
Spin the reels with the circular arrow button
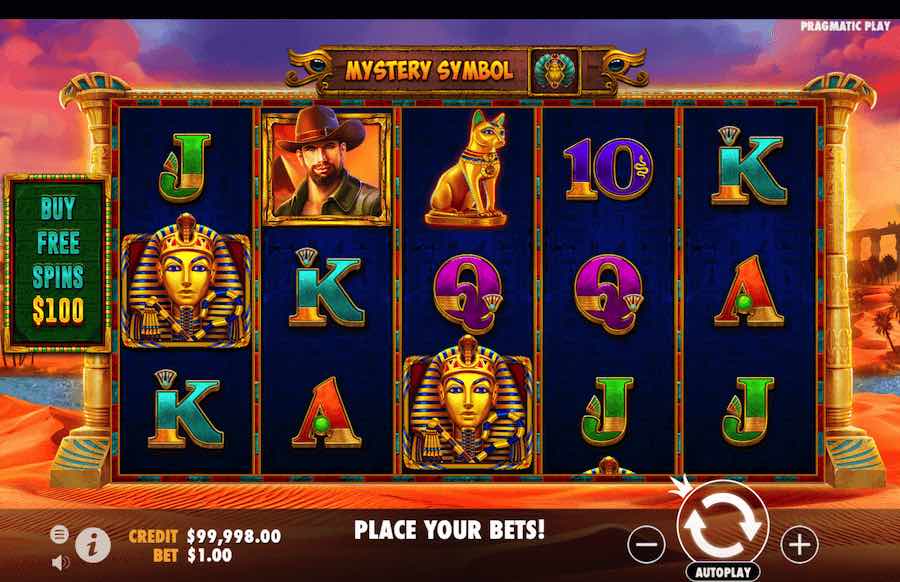point(723,524)
